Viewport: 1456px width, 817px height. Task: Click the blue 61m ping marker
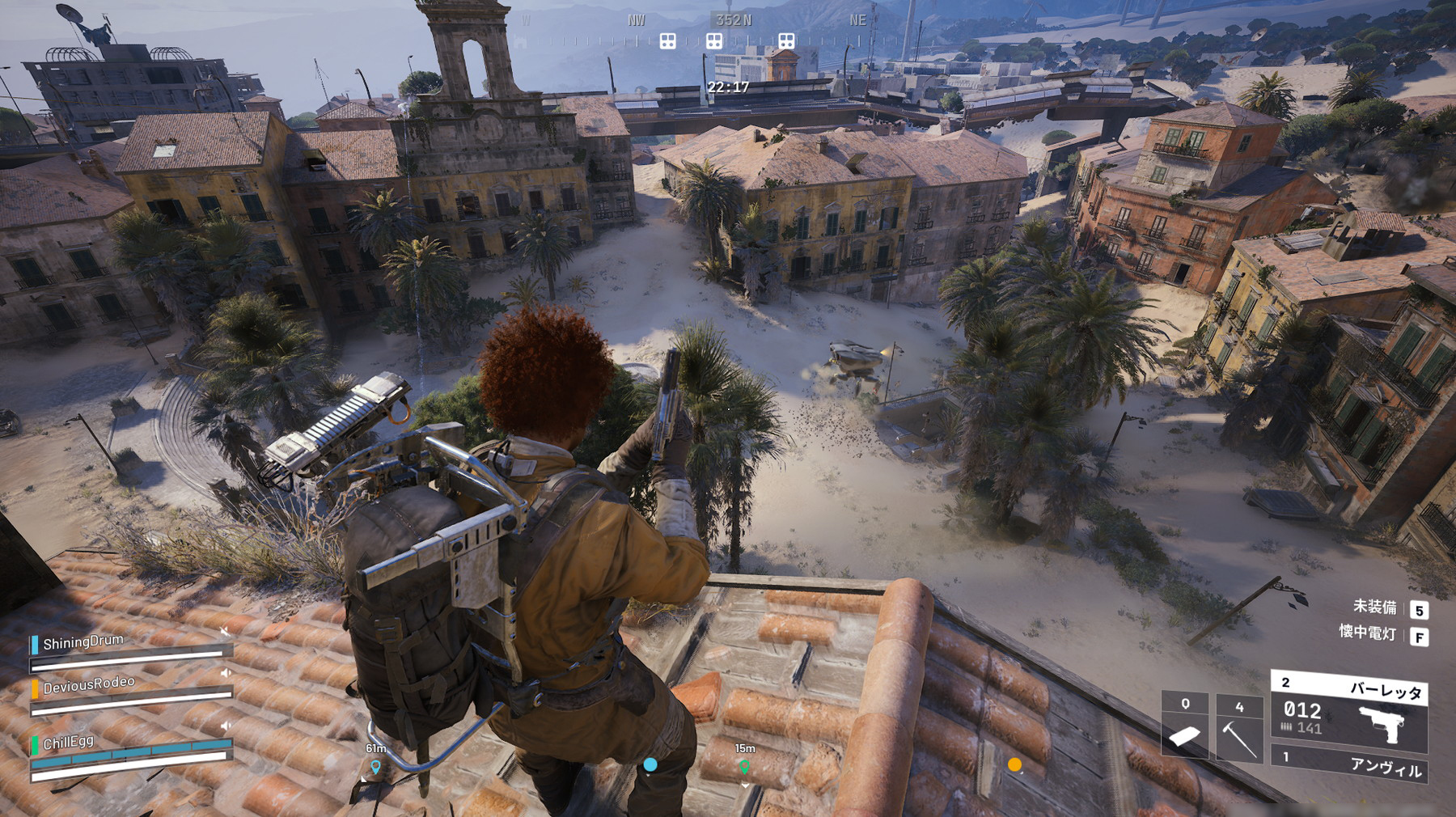[375, 766]
